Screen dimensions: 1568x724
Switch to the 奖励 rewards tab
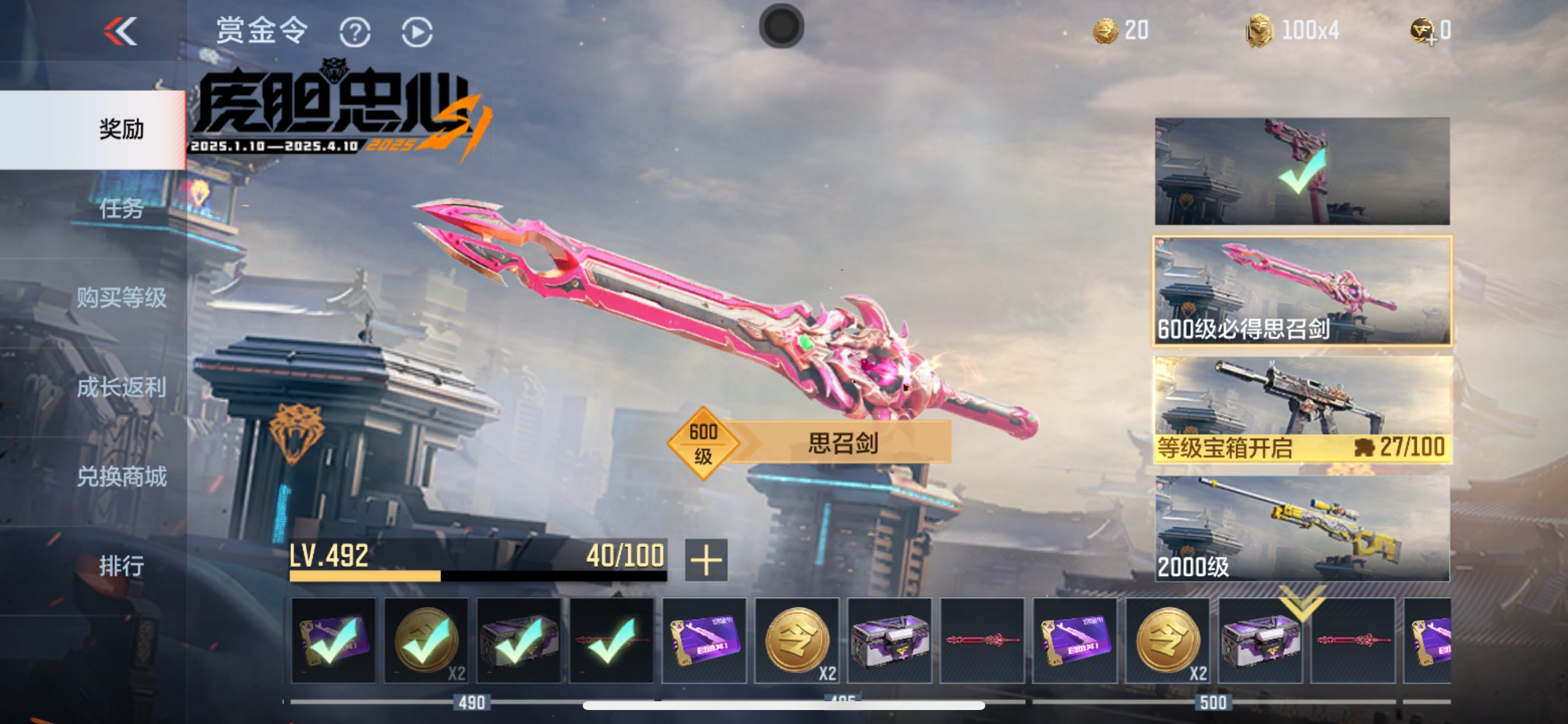click(x=121, y=129)
